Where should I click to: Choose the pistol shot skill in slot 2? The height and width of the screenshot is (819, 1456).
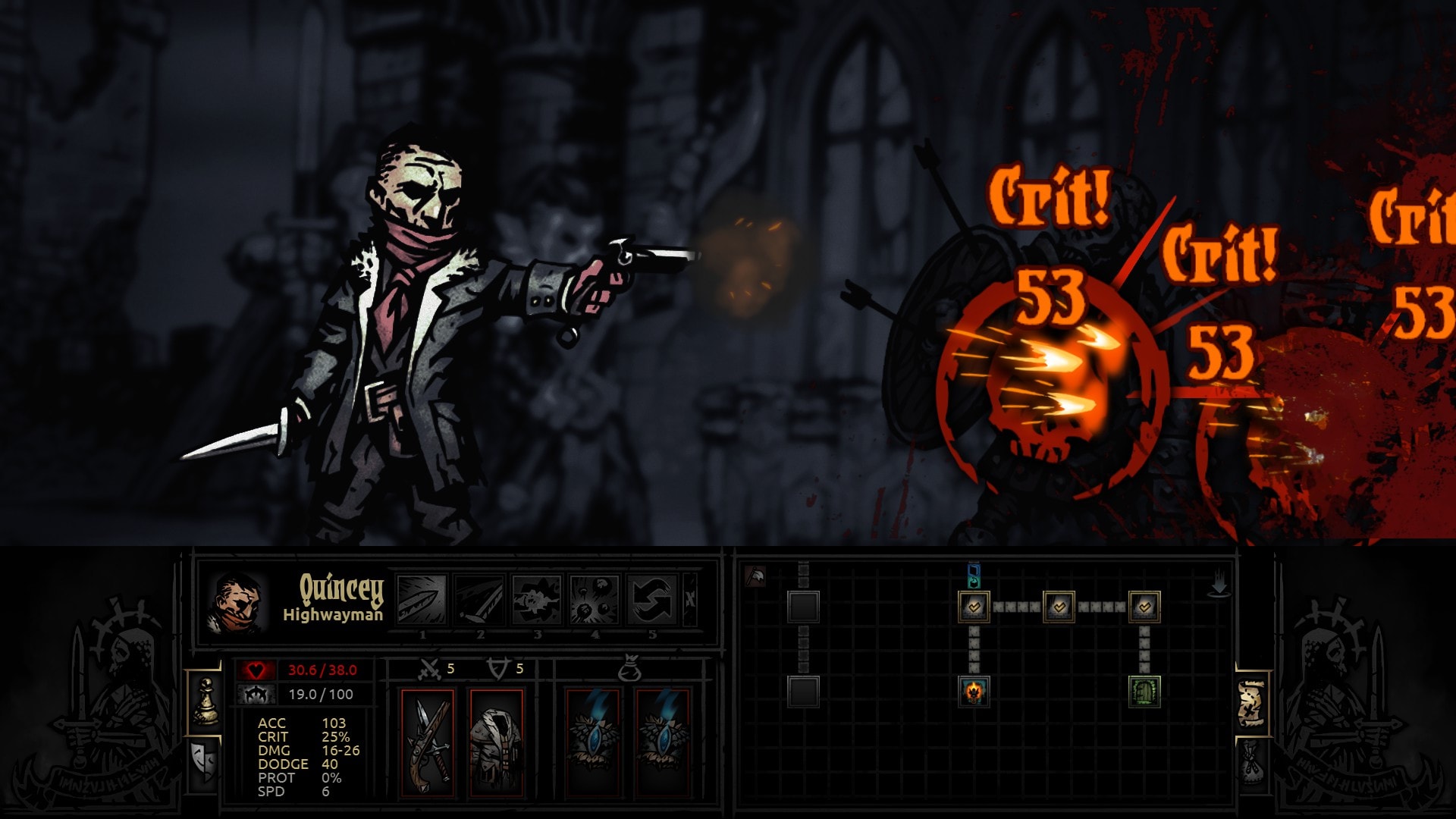coord(479,599)
